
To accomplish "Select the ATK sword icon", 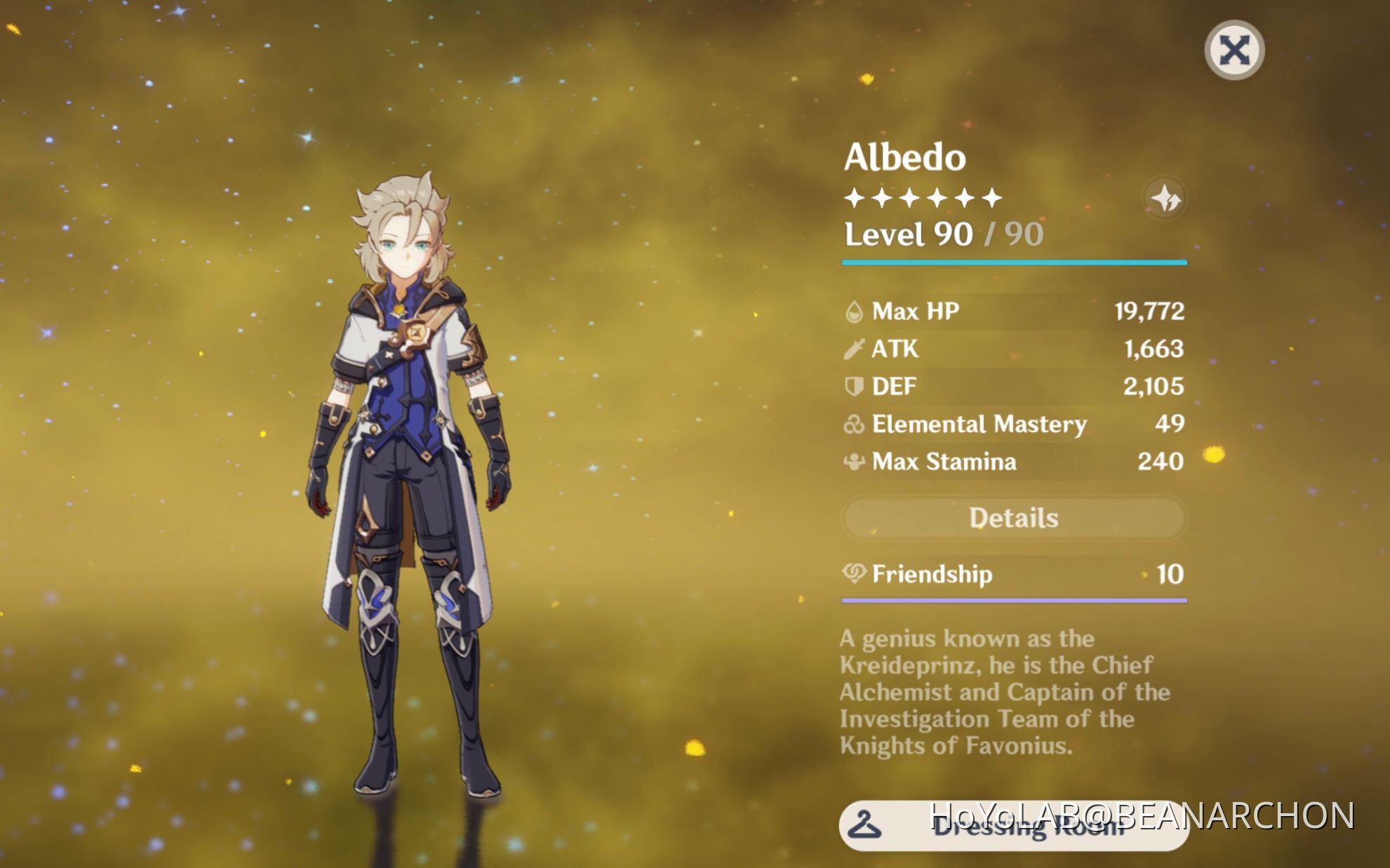I will (x=853, y=349).
